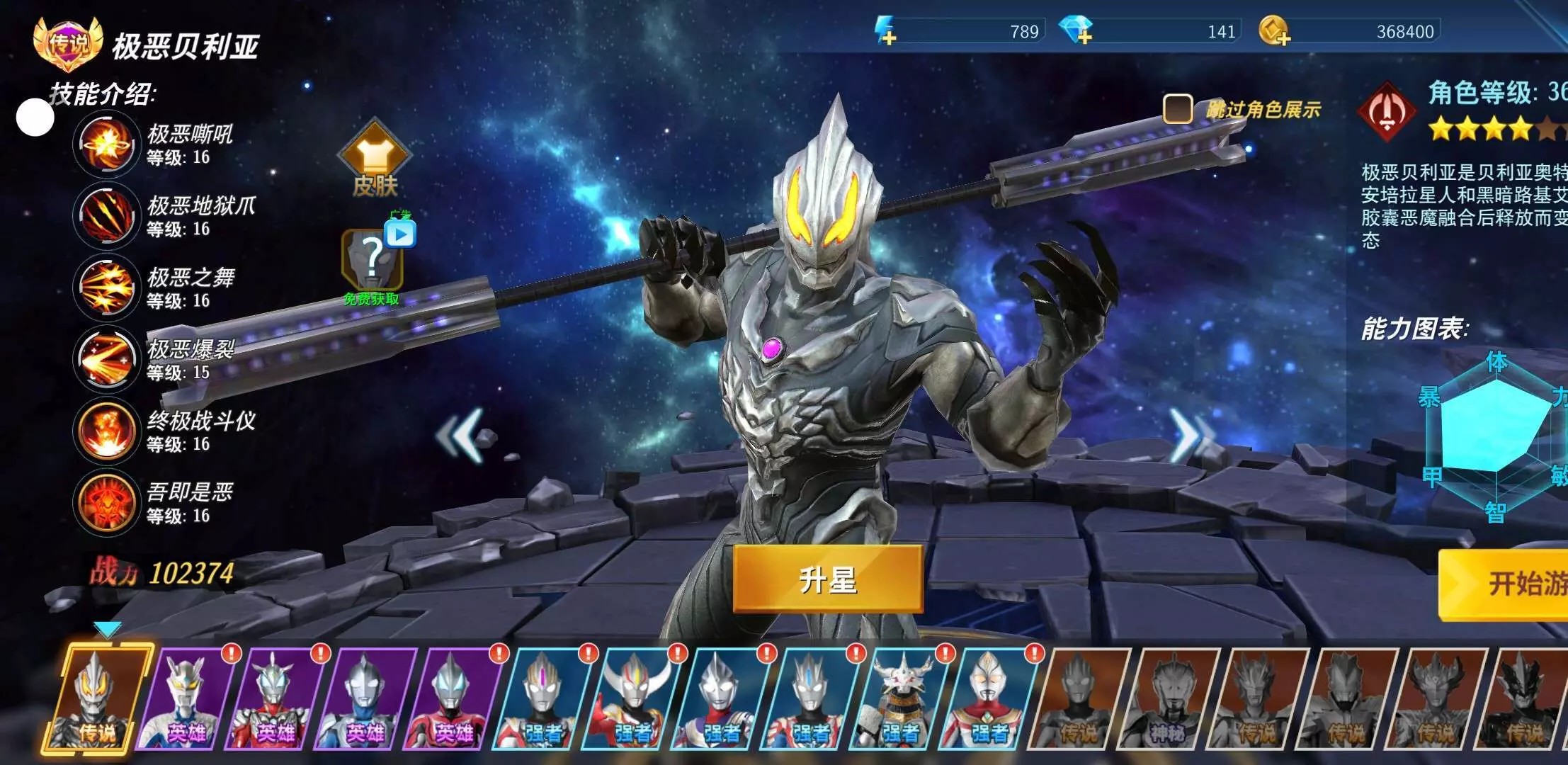The width and height of the screenshot is (1568, 765).
Task: Add more blue diamonds
Action: point(1076,31)
